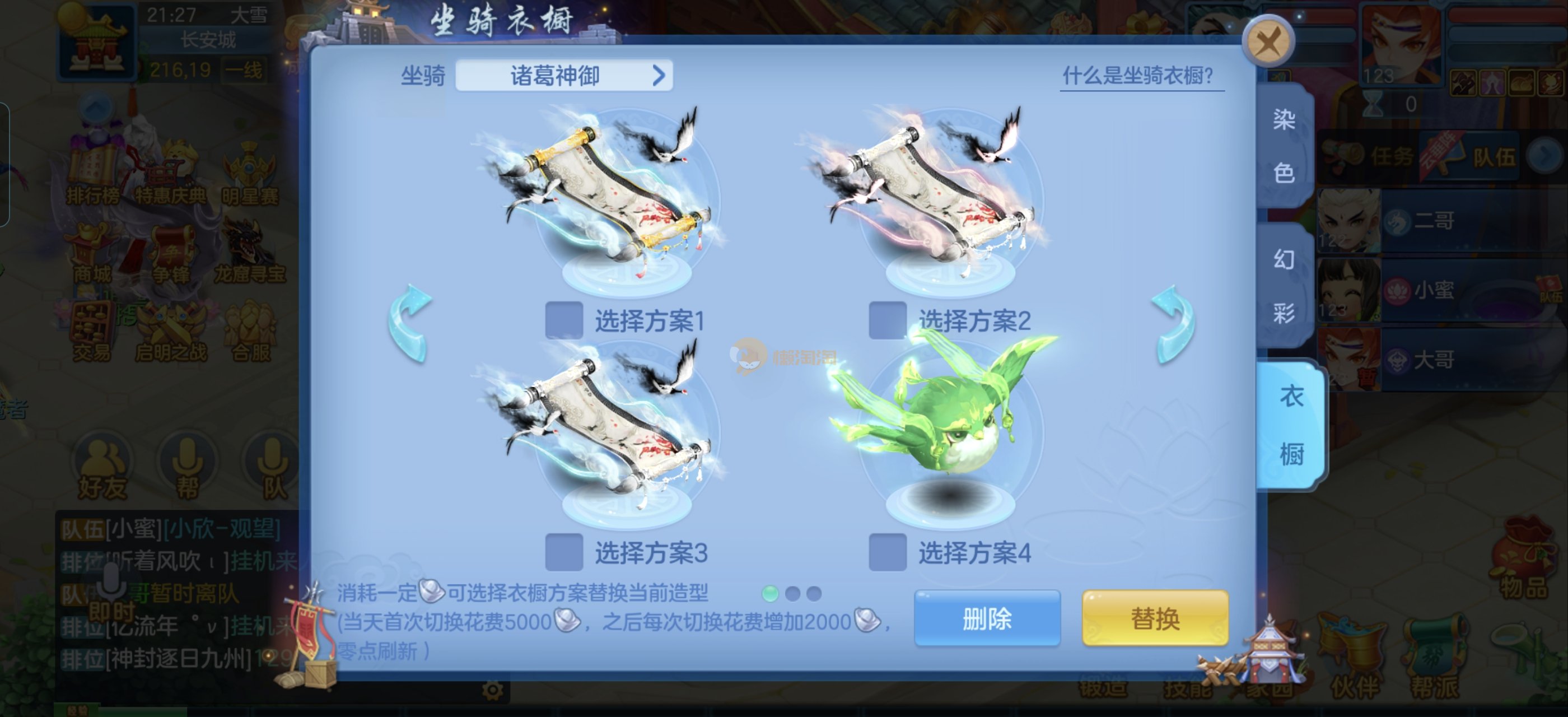Switch to the 染色 dye tab
1568x717 pixels.
tap(1284, 146)
